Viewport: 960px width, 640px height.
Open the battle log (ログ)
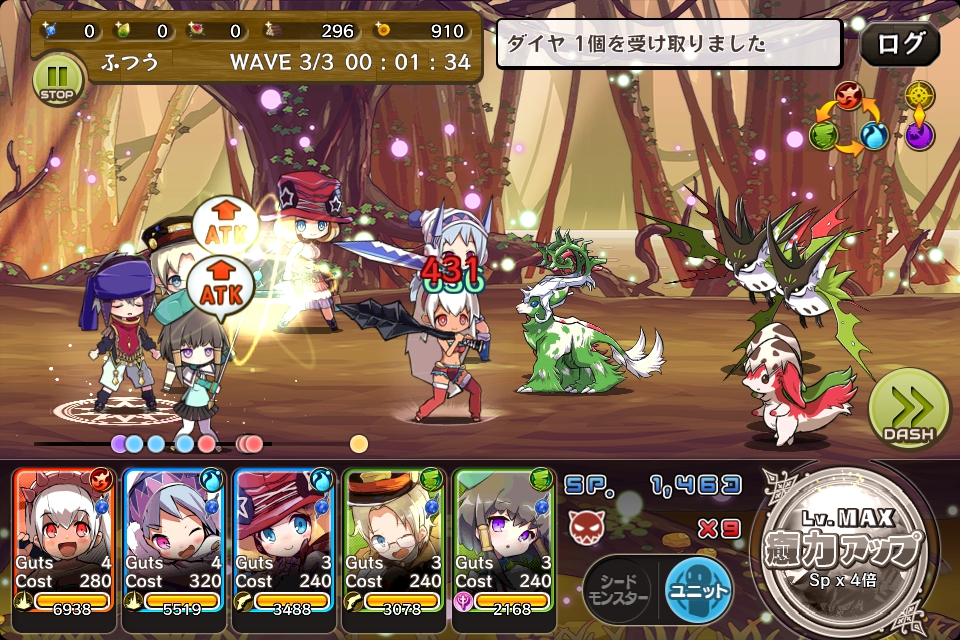[899, 44]
